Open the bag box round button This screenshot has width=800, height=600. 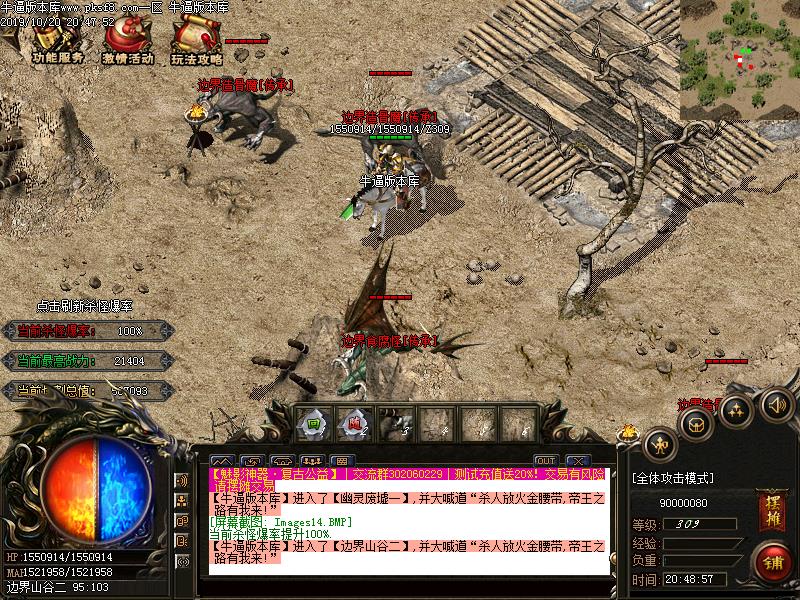pos(695,424)
